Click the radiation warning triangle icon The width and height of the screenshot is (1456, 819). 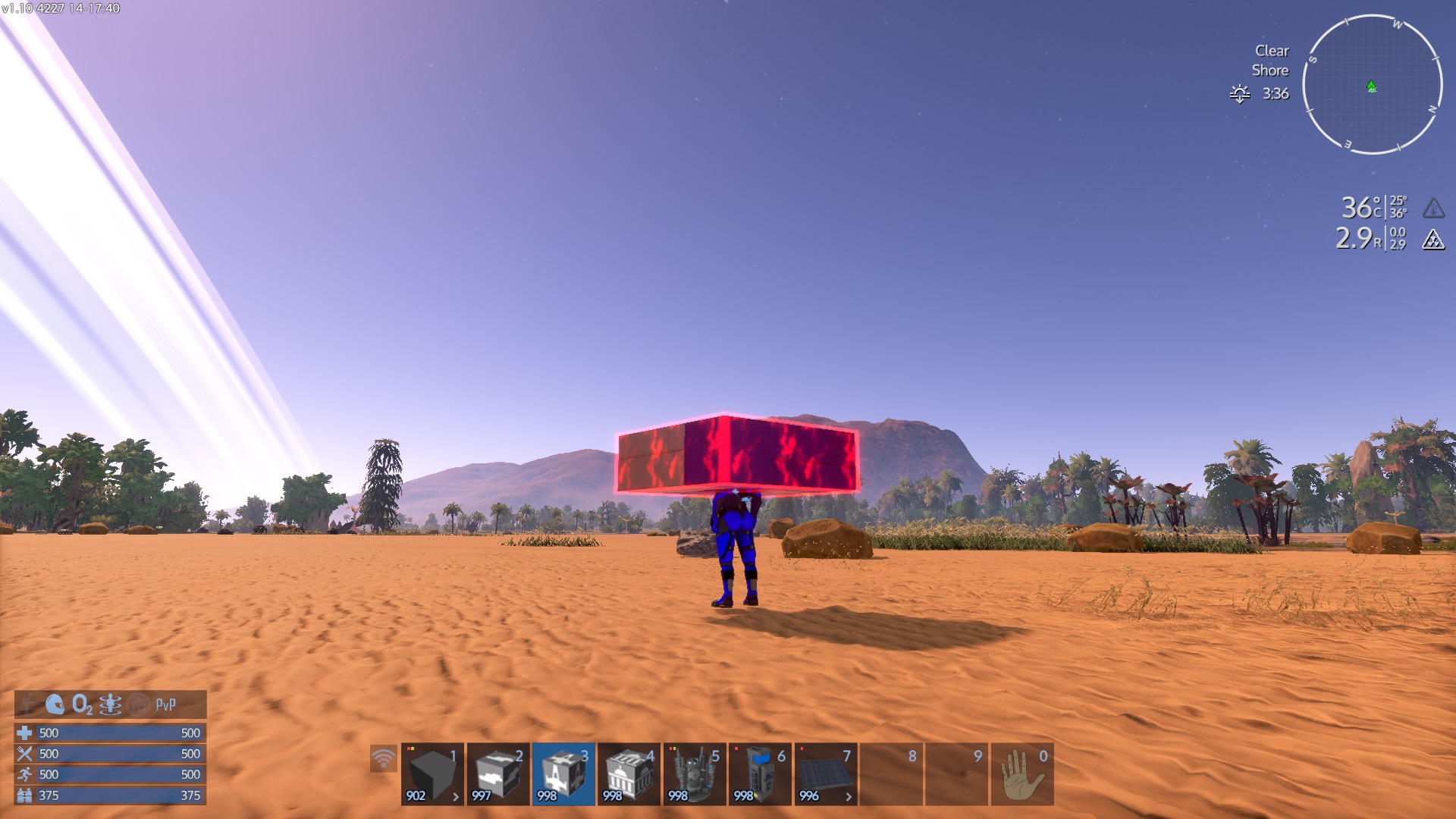1432,240
